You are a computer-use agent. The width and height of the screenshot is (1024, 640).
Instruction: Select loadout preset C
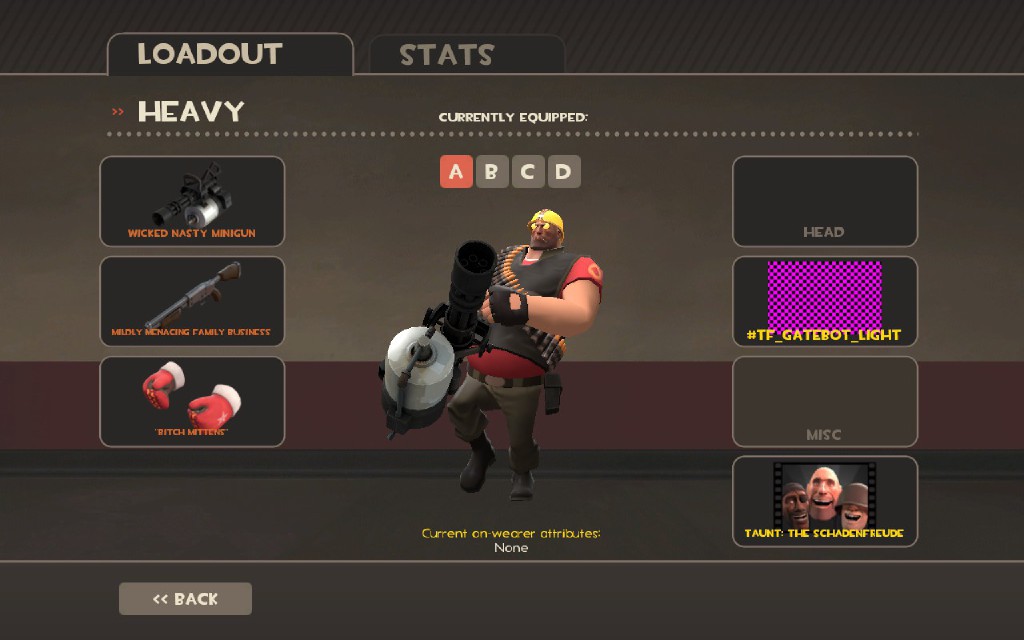pyautogui.click(x=527, y=172)
